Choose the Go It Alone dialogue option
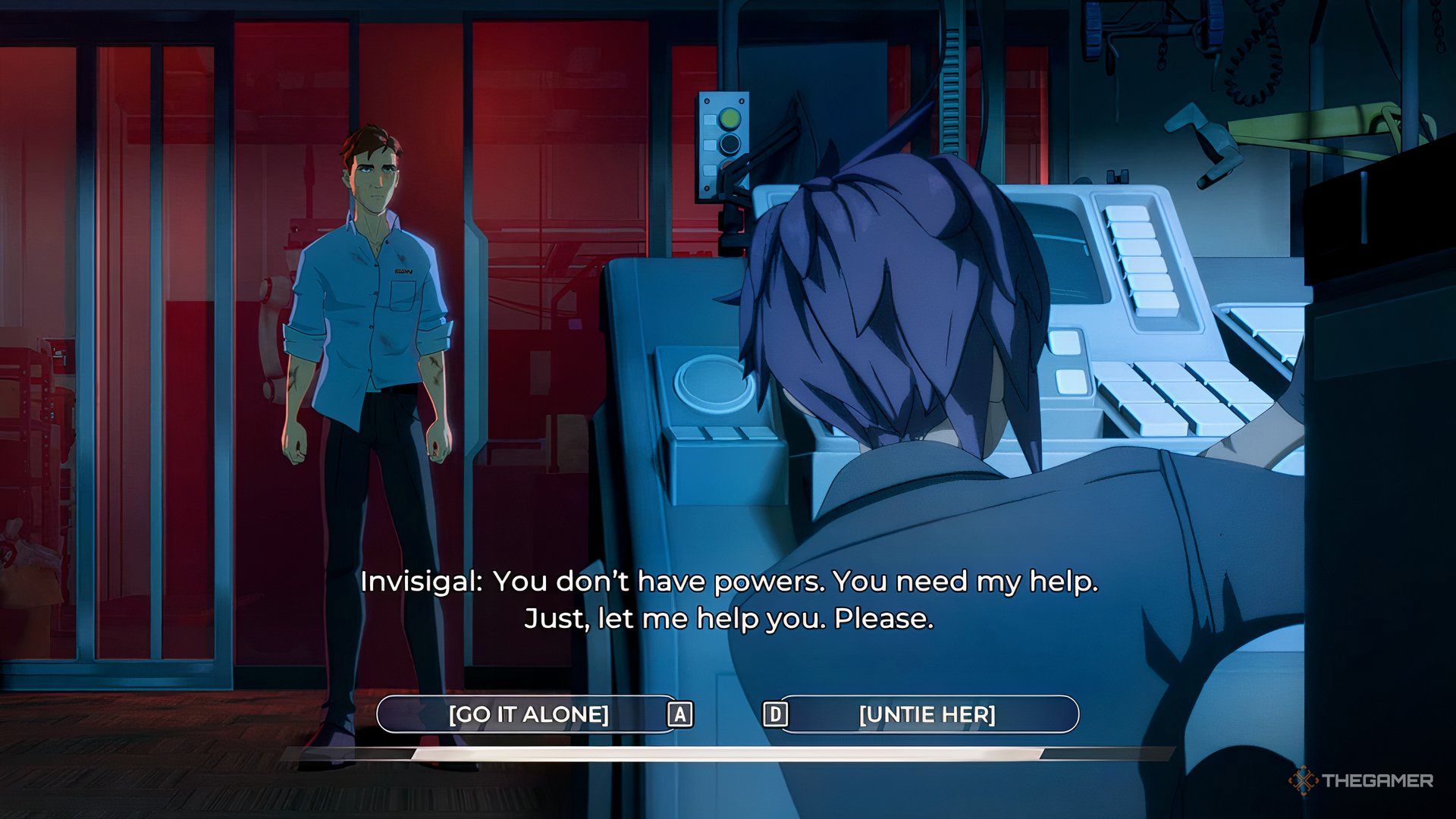 pos(528,714)
